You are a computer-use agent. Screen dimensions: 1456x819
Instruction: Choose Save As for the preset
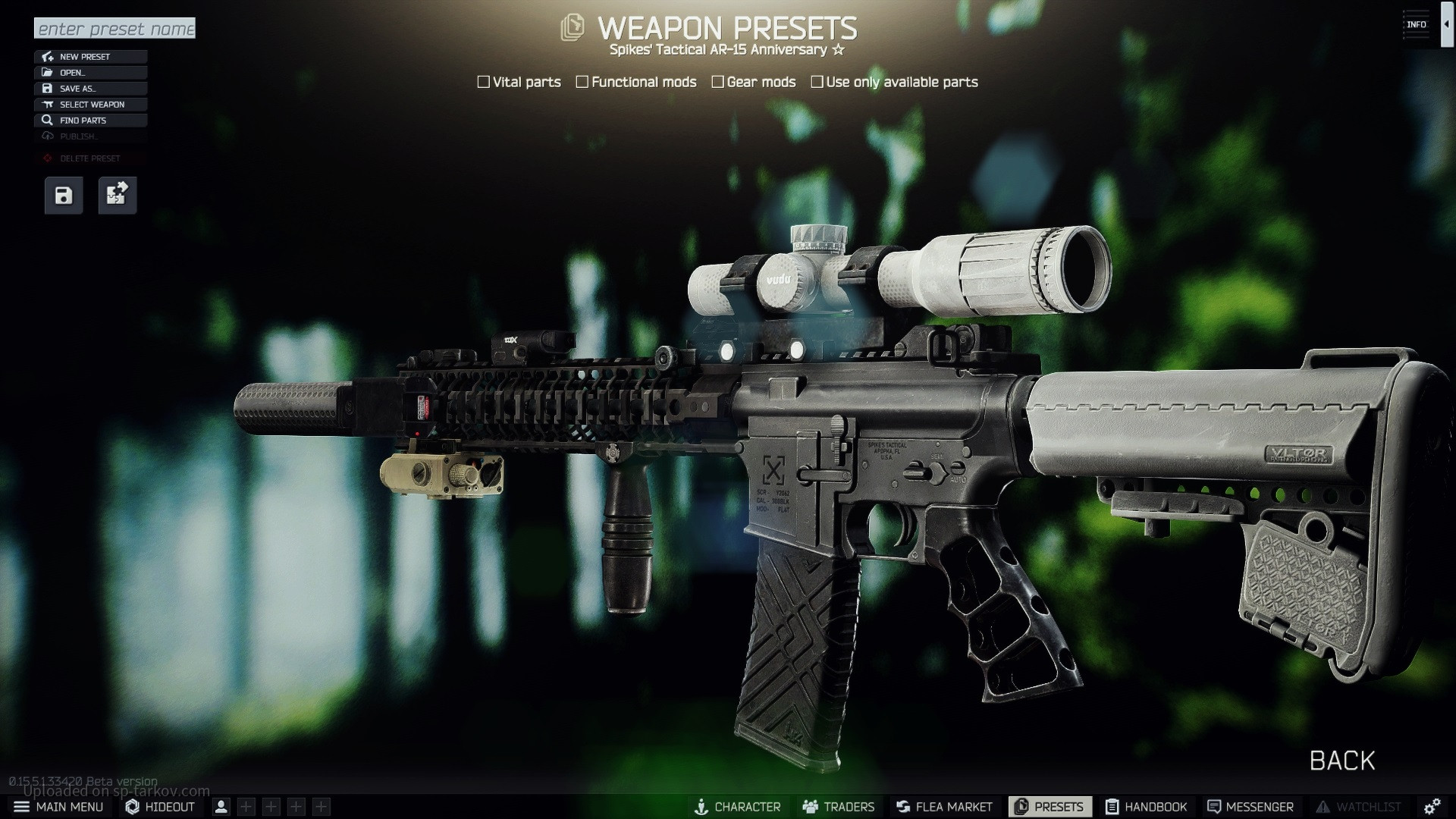[90, 89]
